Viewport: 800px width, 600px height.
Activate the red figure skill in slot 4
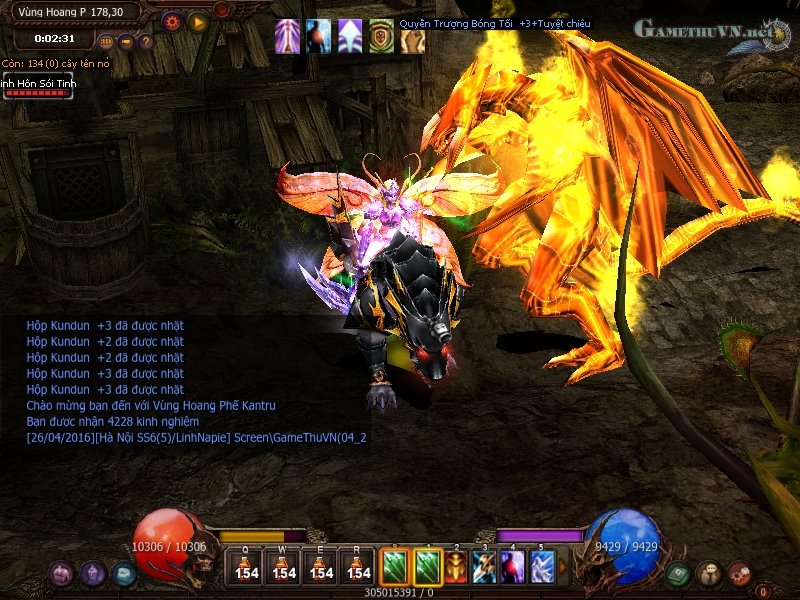pyautogui.click(x=513, y=567)
